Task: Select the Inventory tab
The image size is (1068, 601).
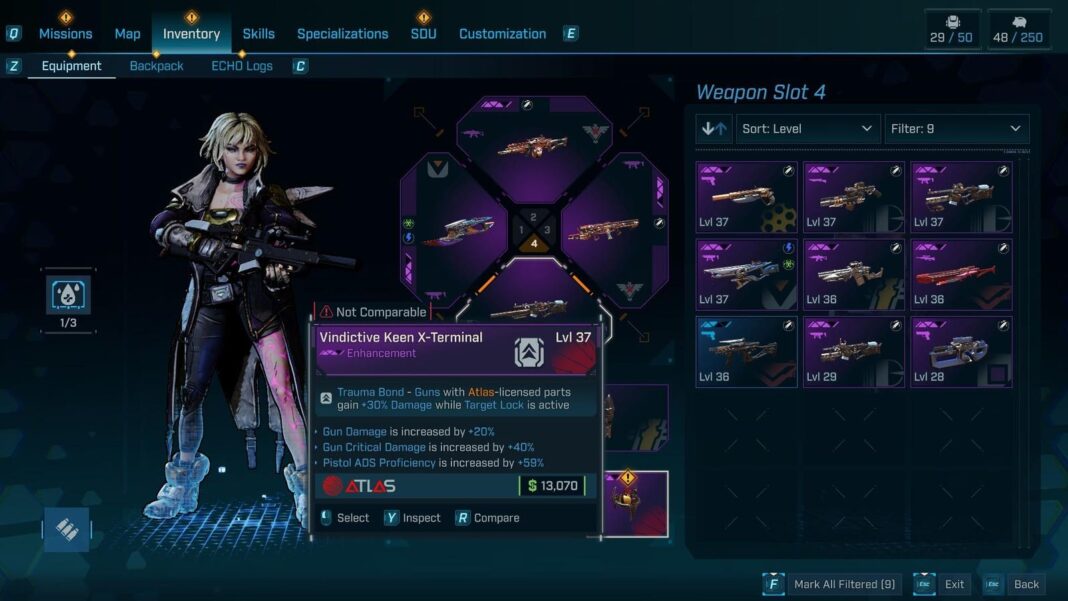Action: click(x=191, y=34)
